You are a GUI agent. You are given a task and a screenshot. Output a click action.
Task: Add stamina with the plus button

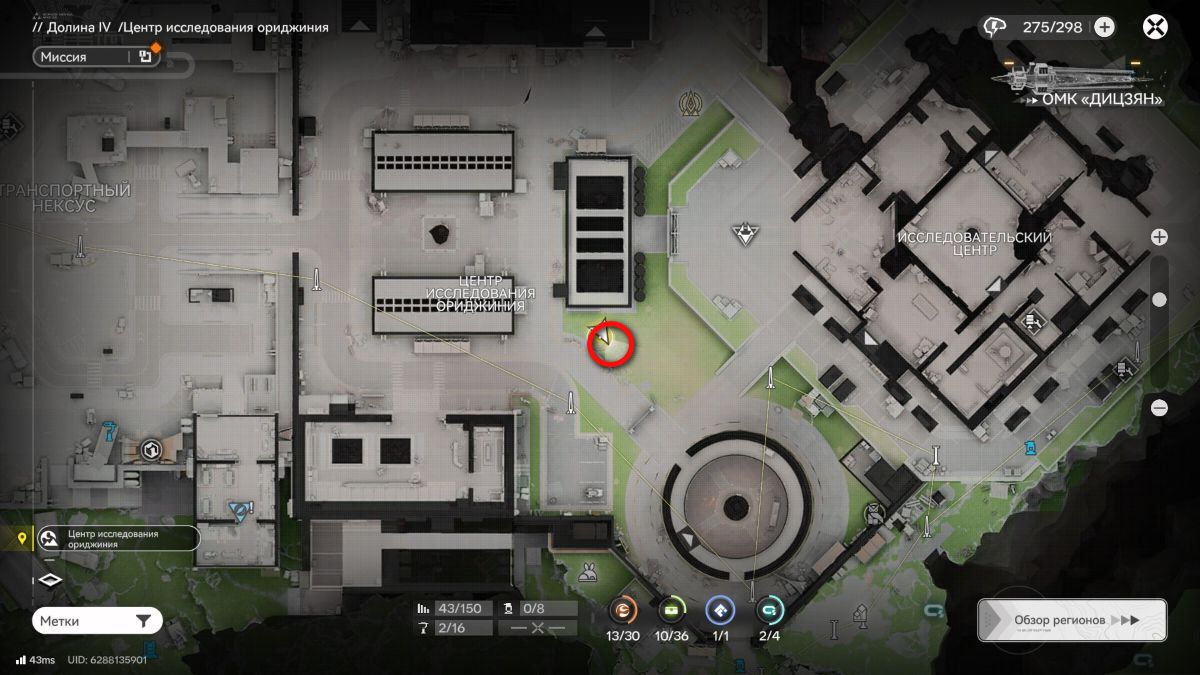(x=1104, y=27)
